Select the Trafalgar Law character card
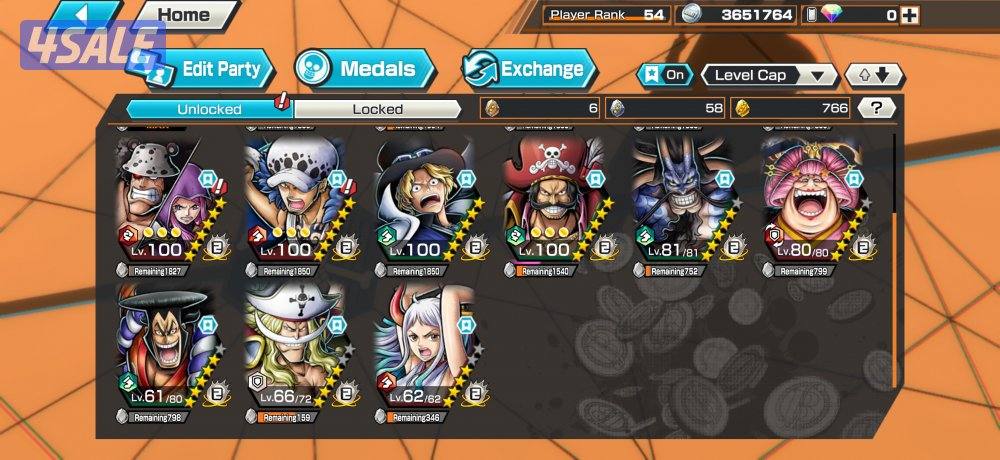 click(295, 198)
